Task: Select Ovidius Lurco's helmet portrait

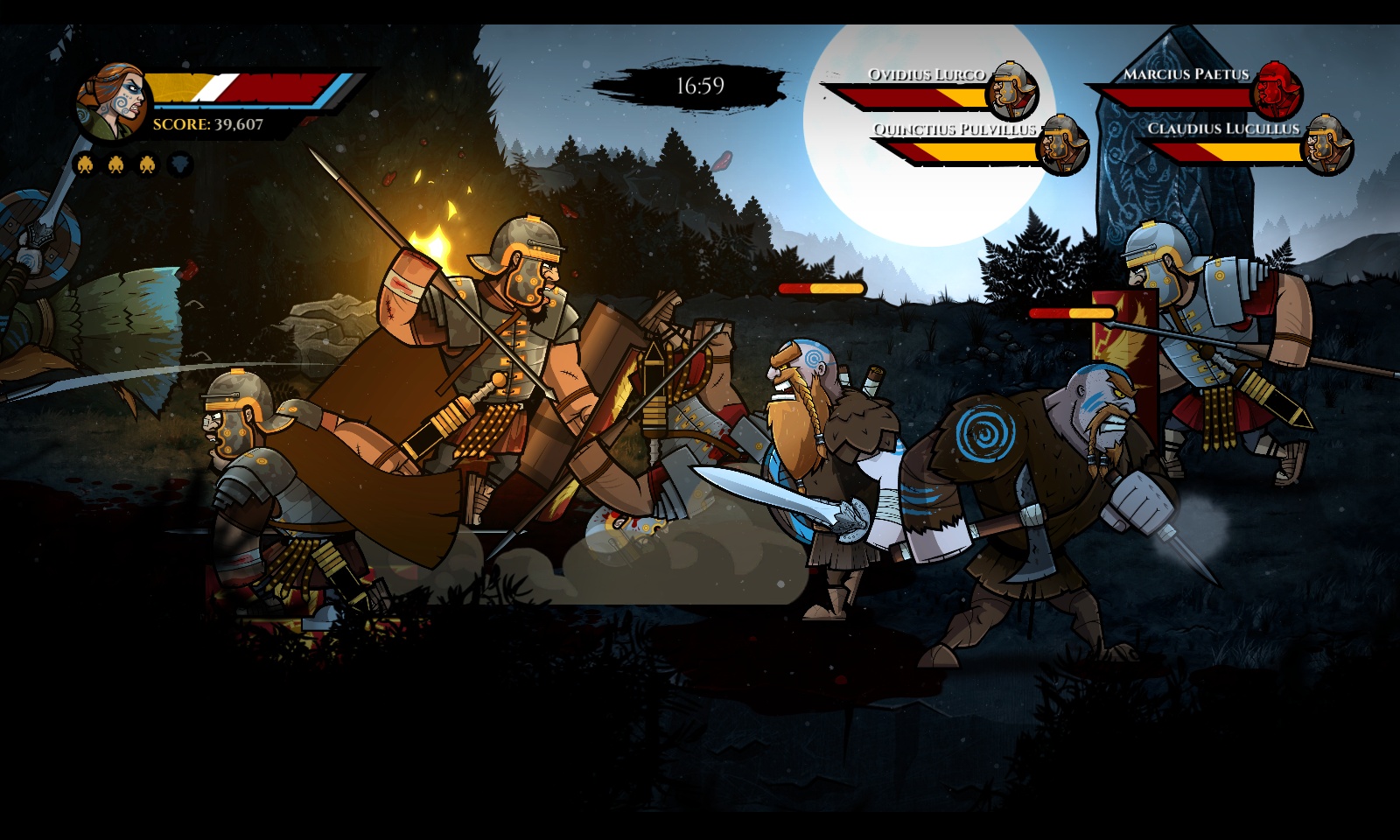Action: (x=1012, y=90)
